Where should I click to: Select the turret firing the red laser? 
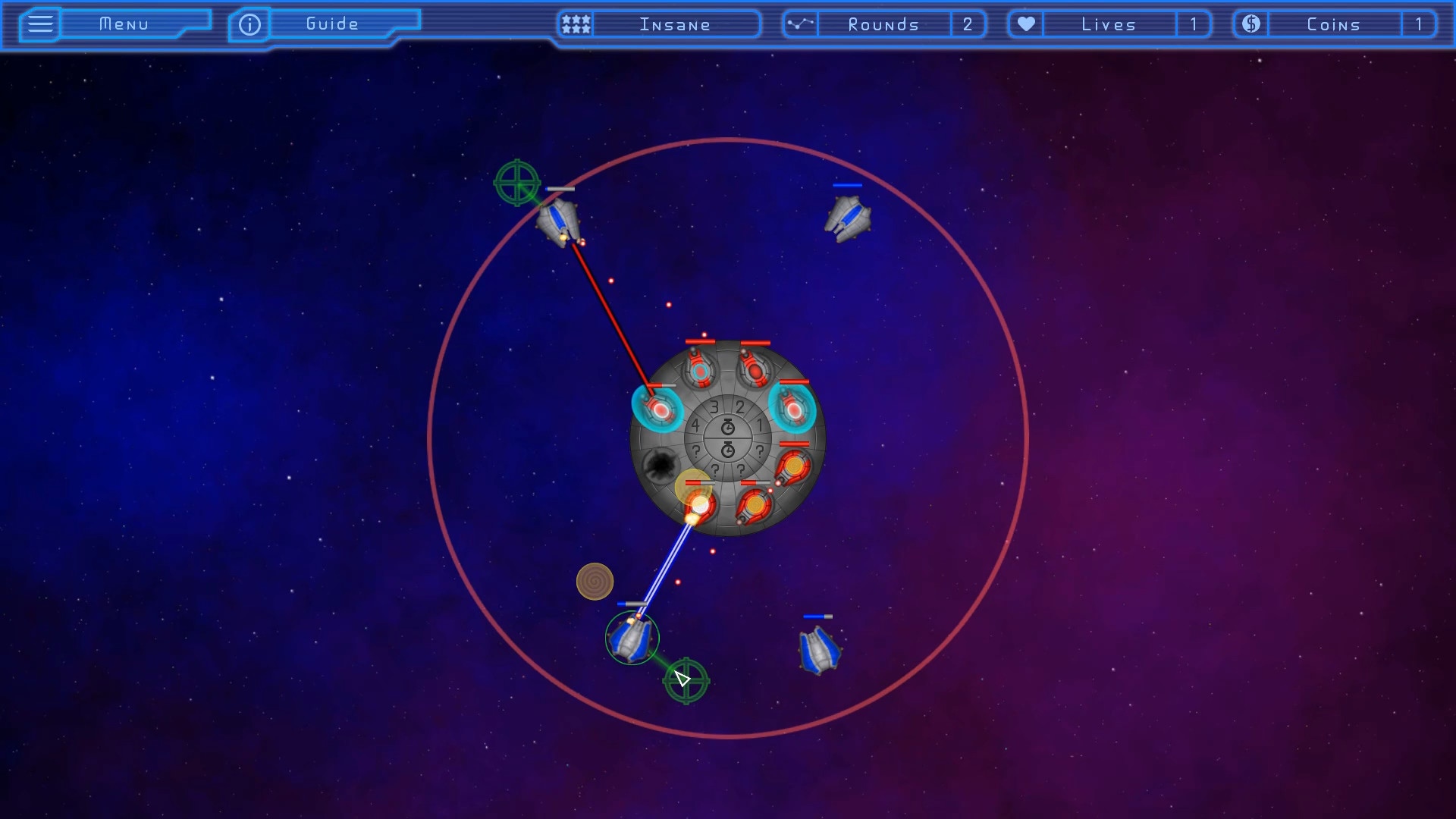658,409
